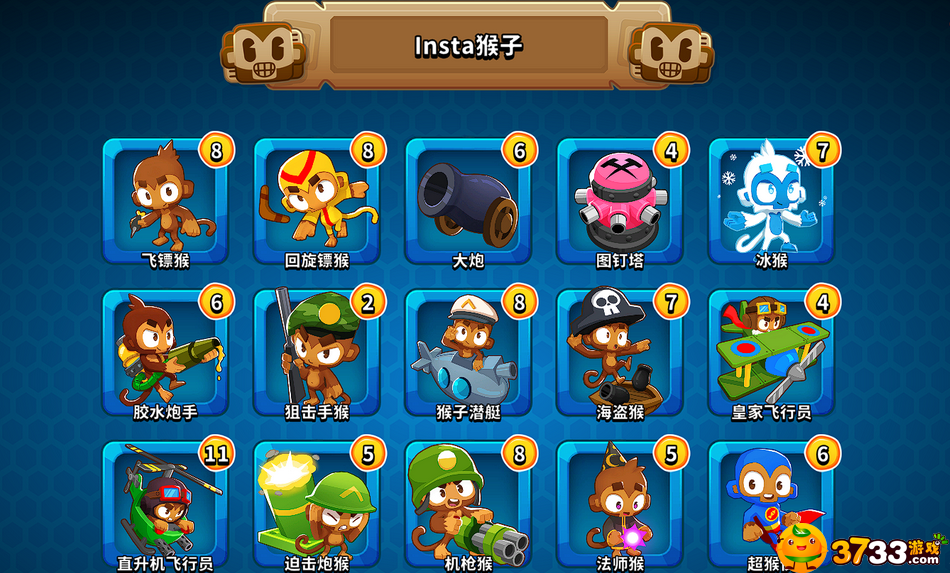
Task: Select the Dart Monkey (飞镖猴) tile
Action: (x=165, y=200)
